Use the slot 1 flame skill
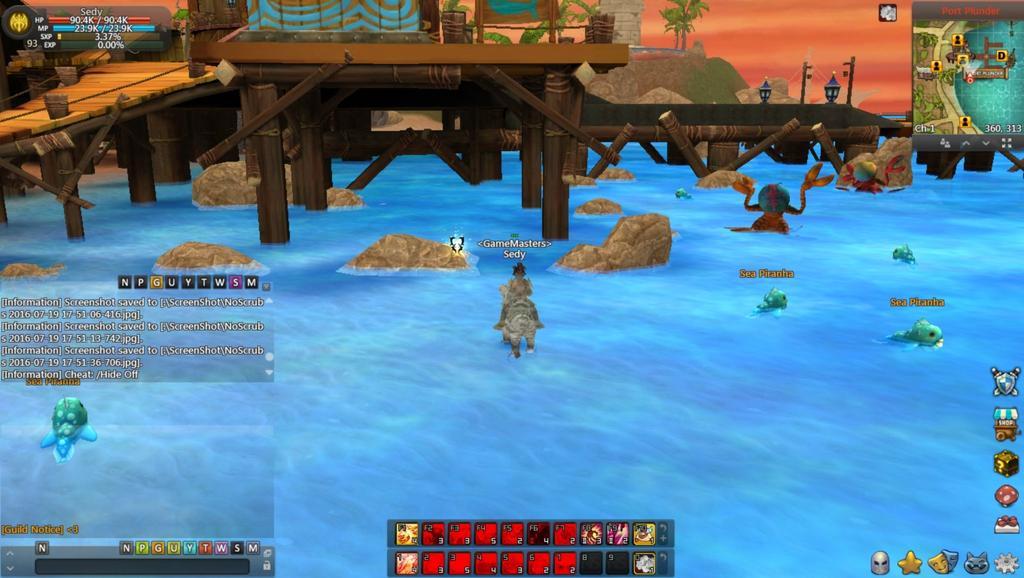This screenshot has height=578, width=1024. tap(406, 563)
